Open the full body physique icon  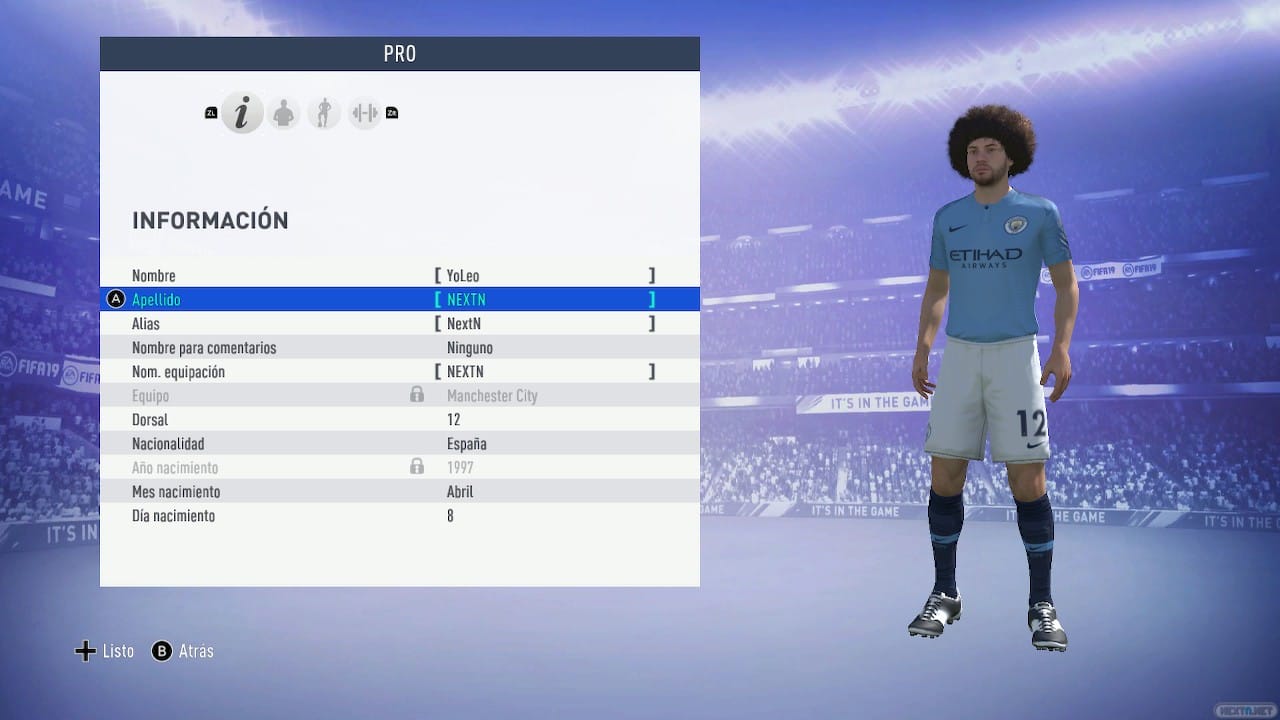[x=323, y=113]
